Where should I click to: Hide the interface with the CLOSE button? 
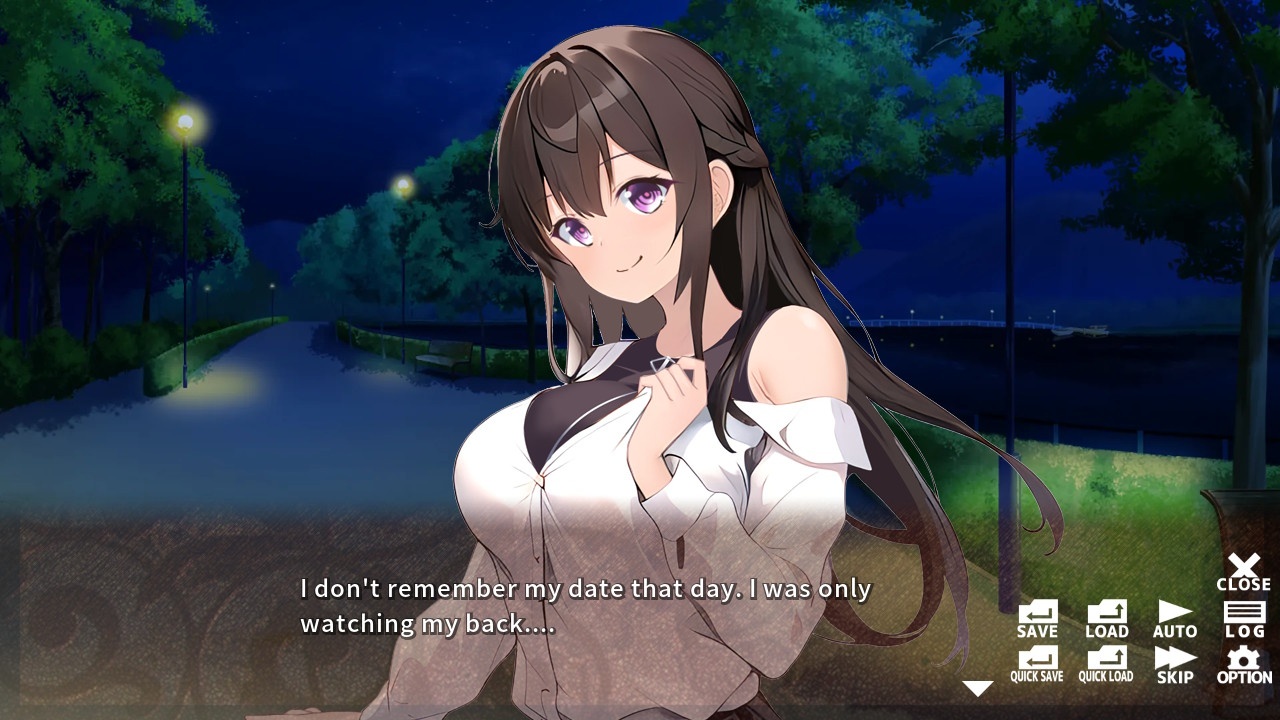pos(1243,570)
